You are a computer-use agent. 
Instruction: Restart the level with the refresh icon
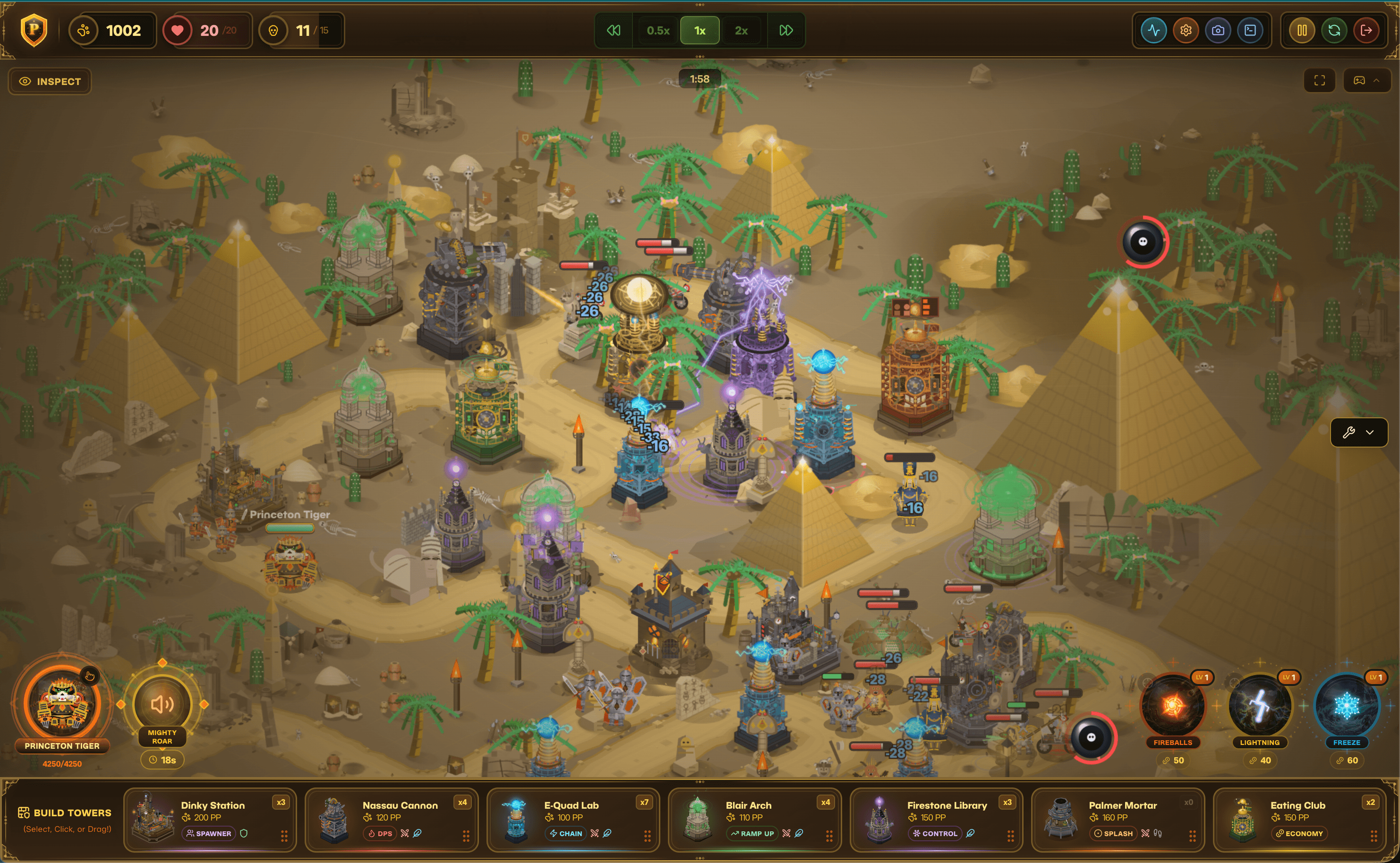[1334, 31]
